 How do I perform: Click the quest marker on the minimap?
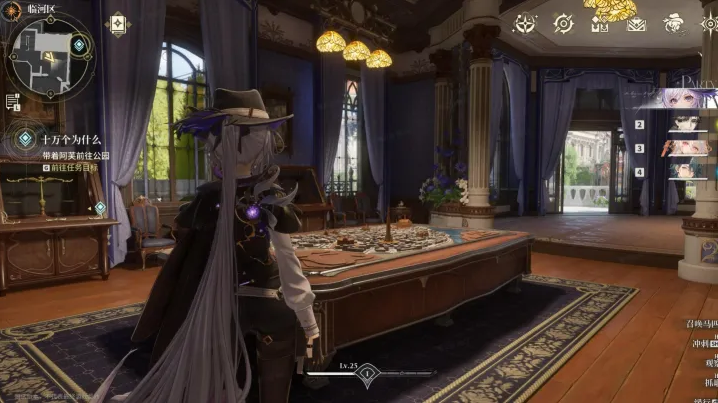(x=79, y=46)
